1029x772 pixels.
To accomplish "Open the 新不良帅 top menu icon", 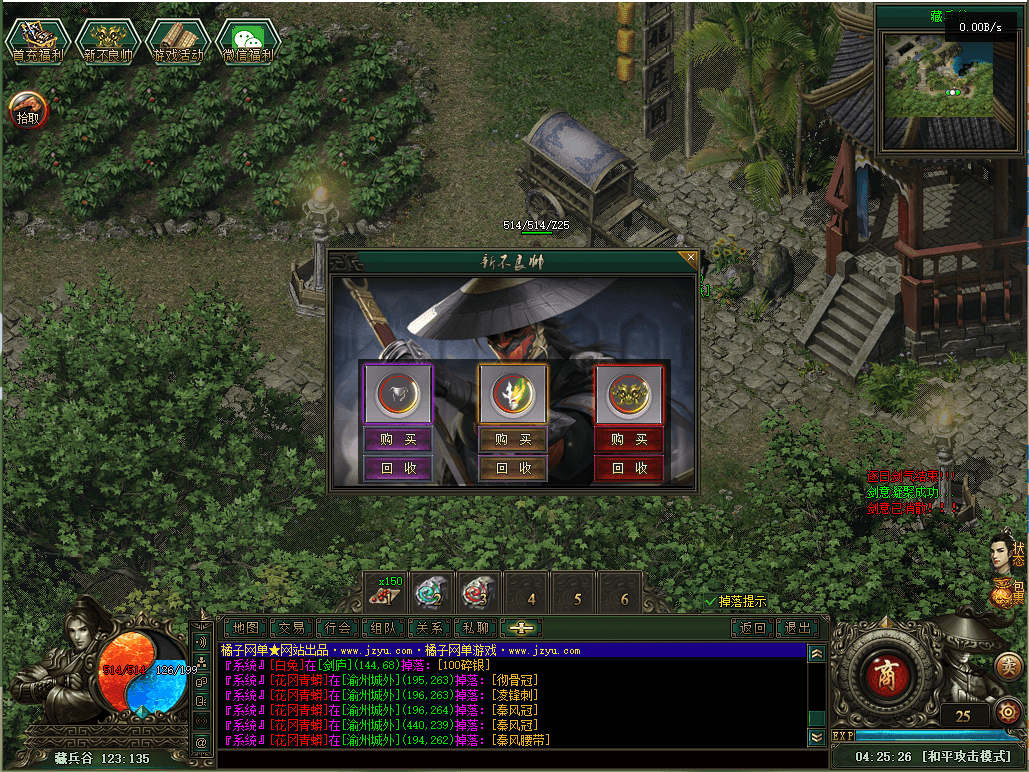I will (107, 41).
